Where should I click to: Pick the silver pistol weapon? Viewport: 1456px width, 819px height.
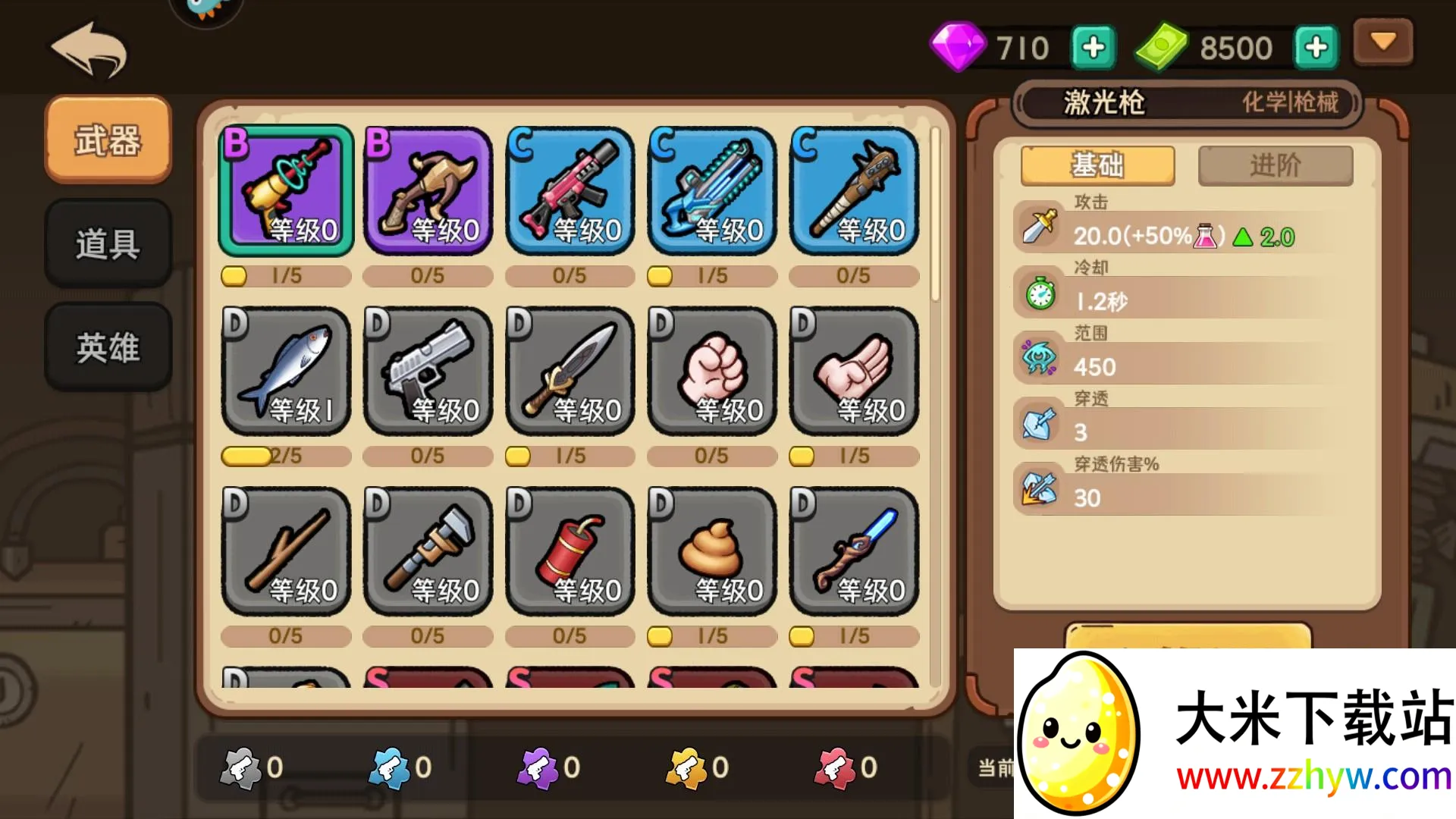coord(428,370)
